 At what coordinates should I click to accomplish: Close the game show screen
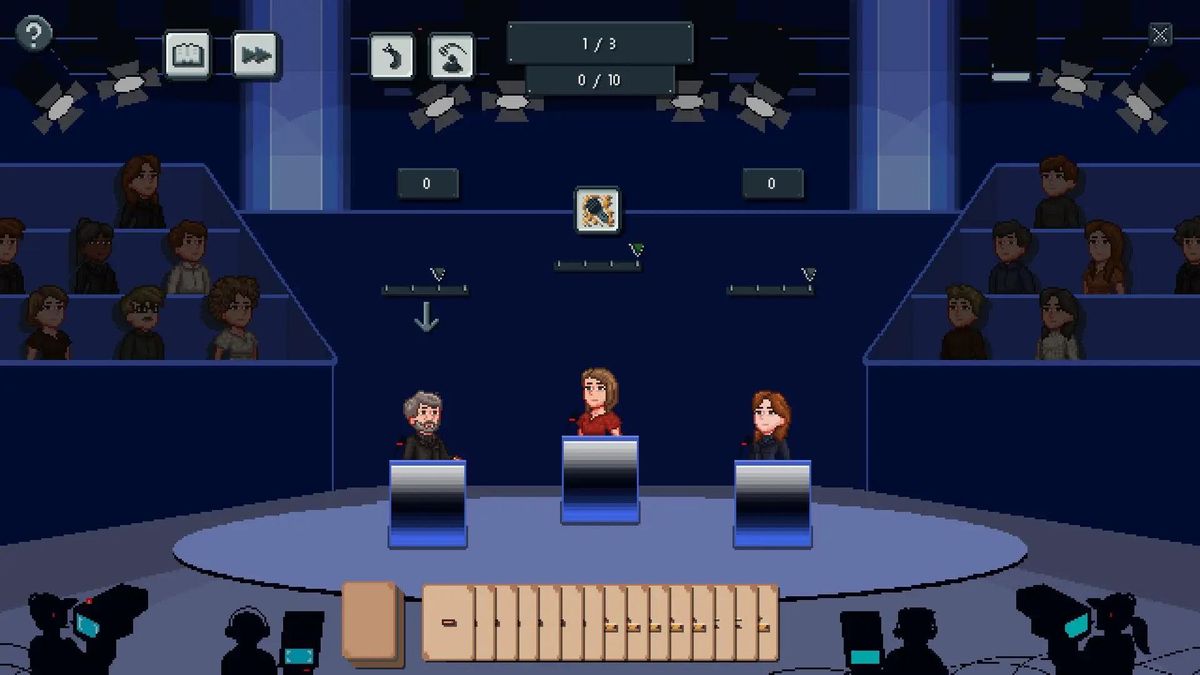tap(1160, 36)
